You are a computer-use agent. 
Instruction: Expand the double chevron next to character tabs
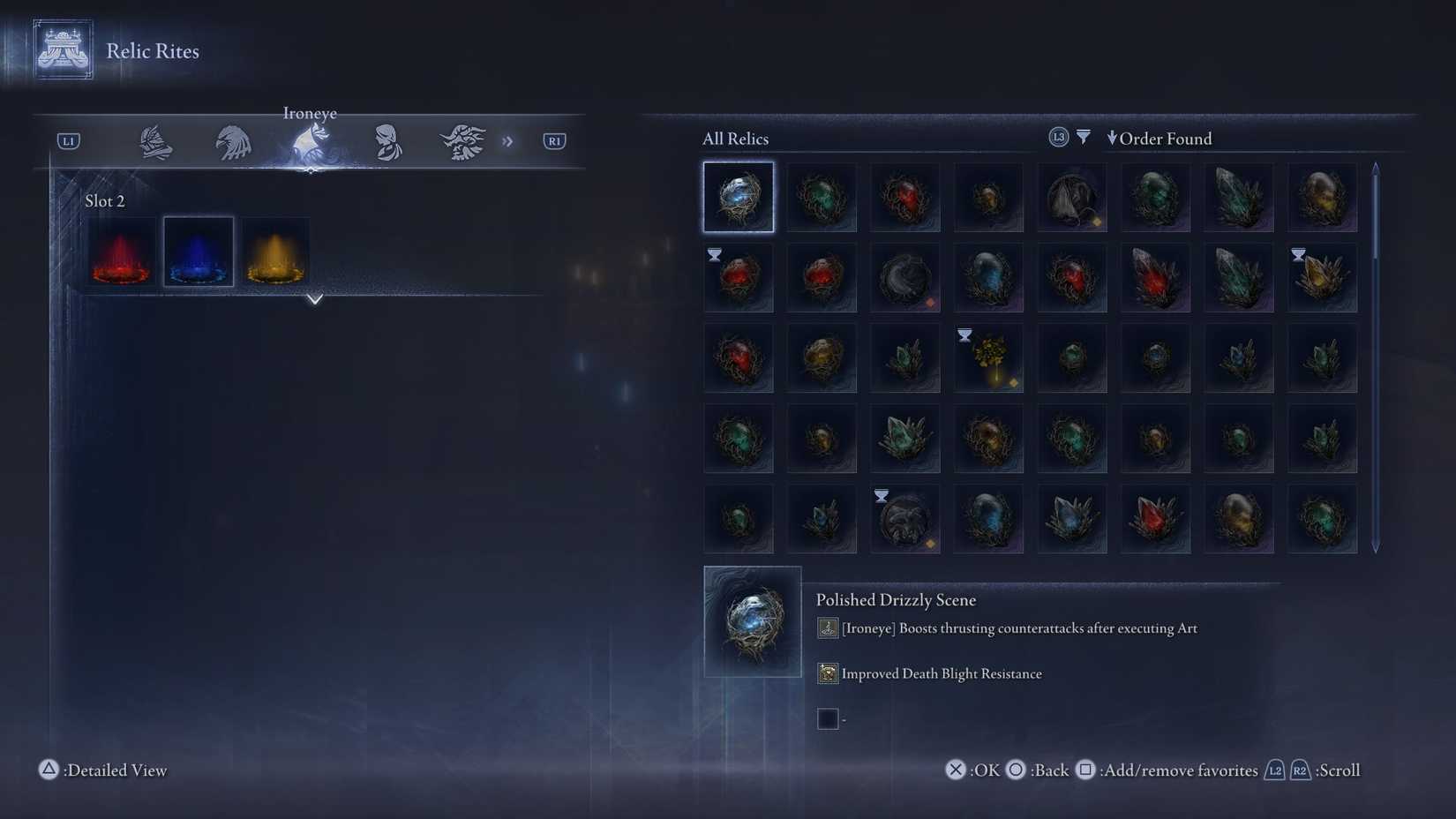(x=507, y=140)
